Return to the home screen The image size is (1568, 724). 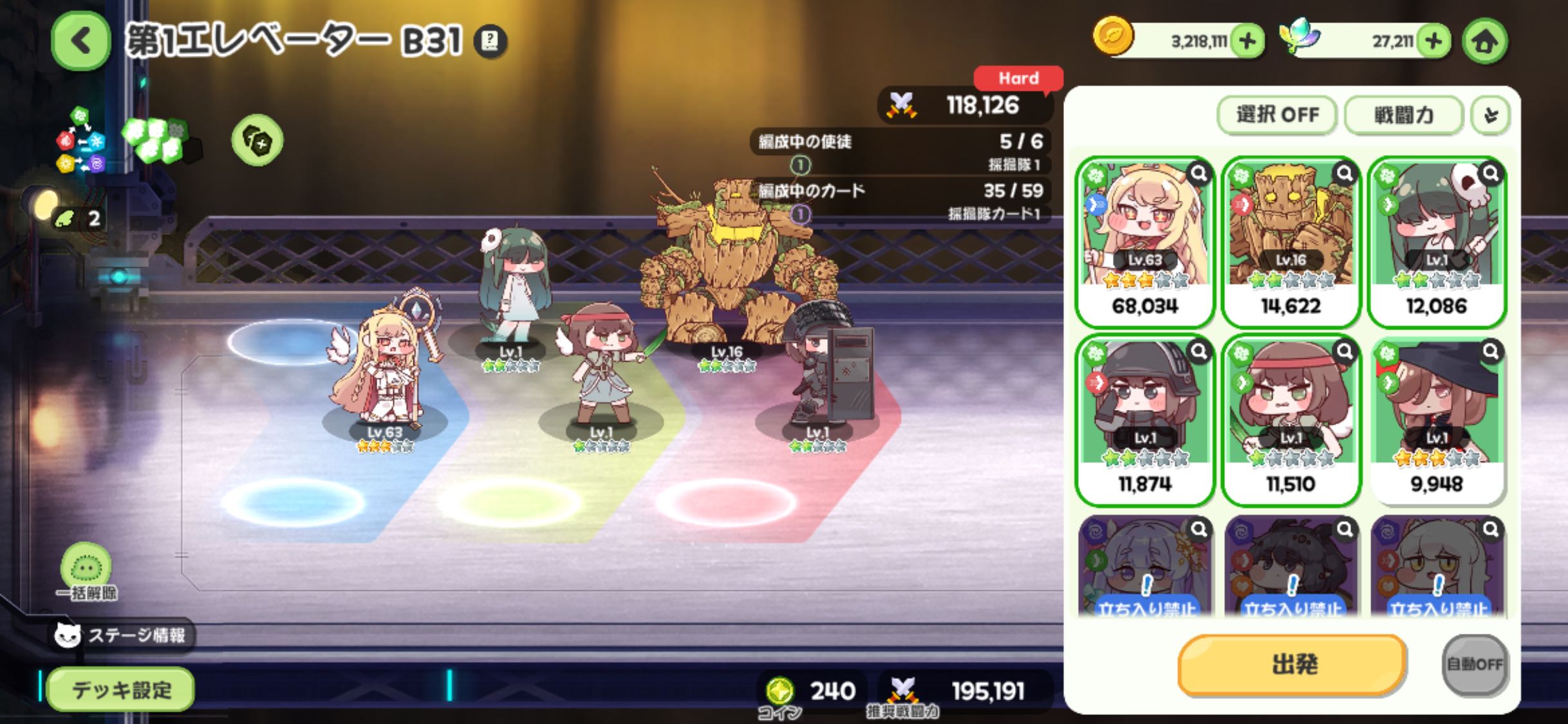(x=1485, y=41)
